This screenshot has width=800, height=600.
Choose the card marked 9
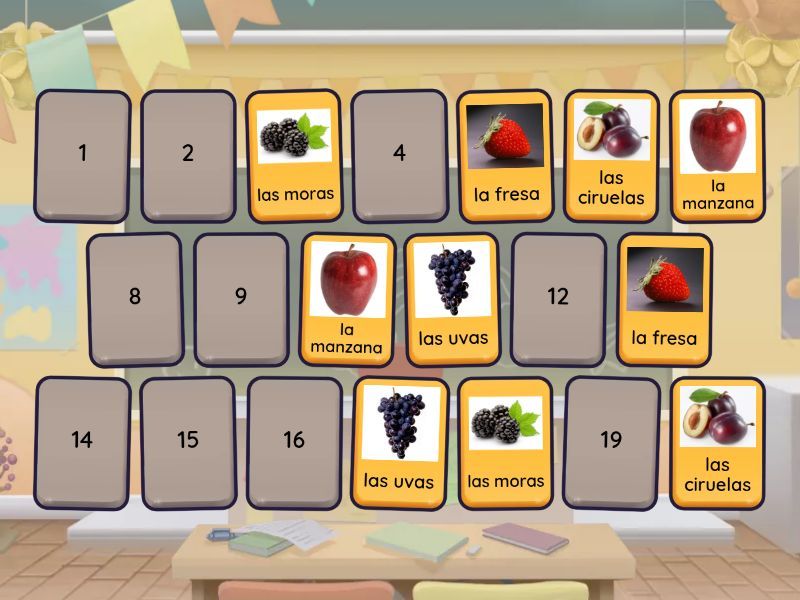coord(241,298)
